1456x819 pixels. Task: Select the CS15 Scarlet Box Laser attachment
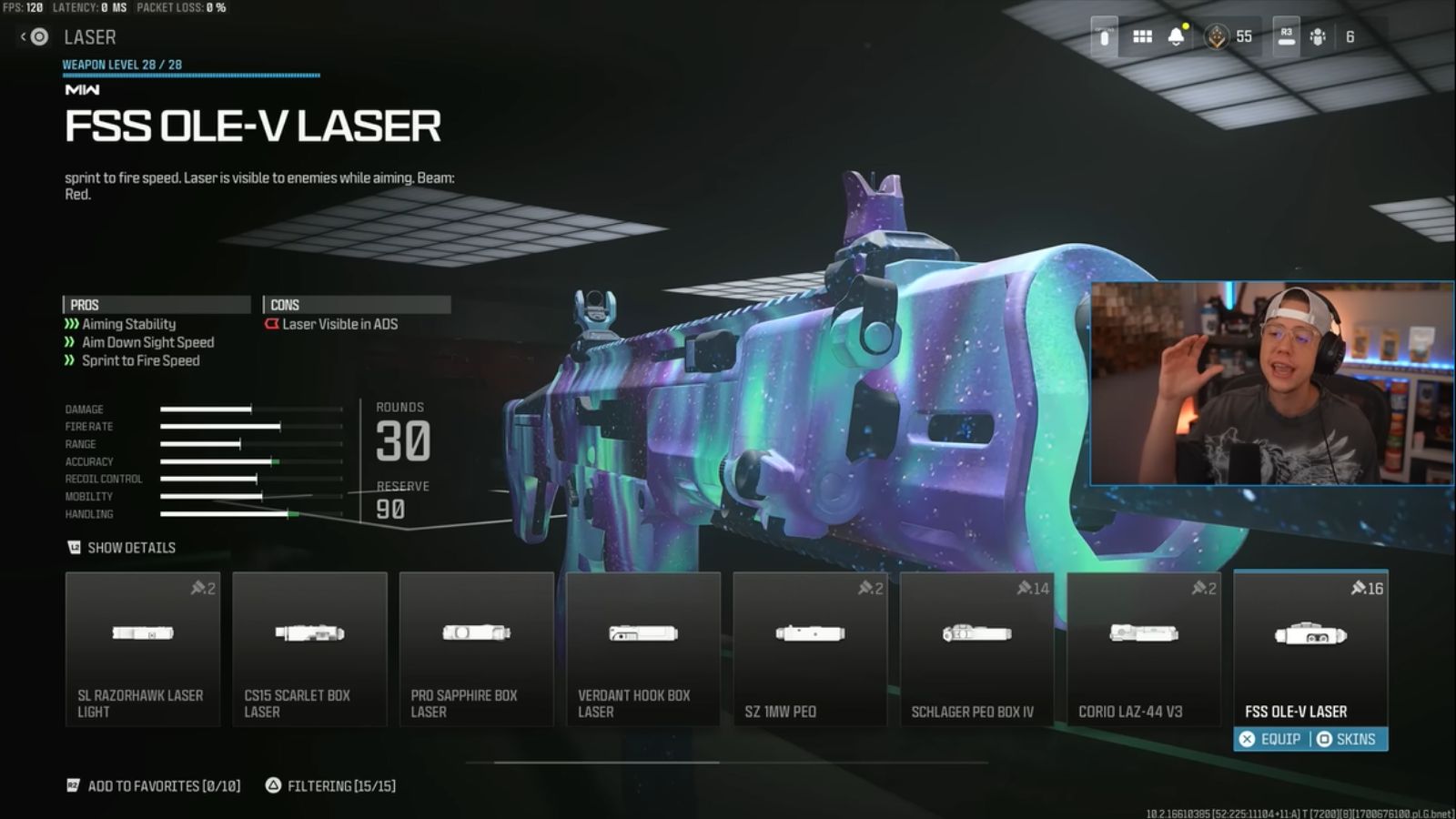pyautogui.click(x=309, y=650)
